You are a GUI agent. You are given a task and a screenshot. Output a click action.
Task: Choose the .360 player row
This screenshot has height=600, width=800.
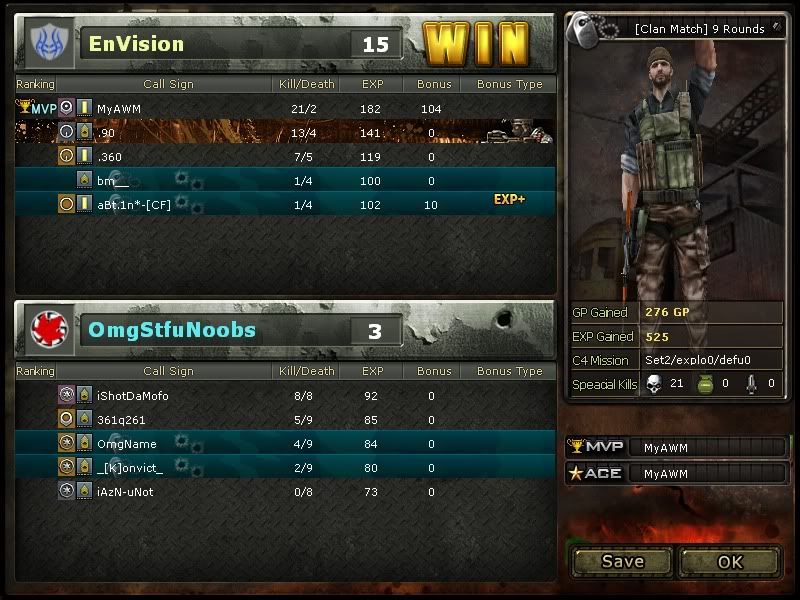click(x=284, y=157)
